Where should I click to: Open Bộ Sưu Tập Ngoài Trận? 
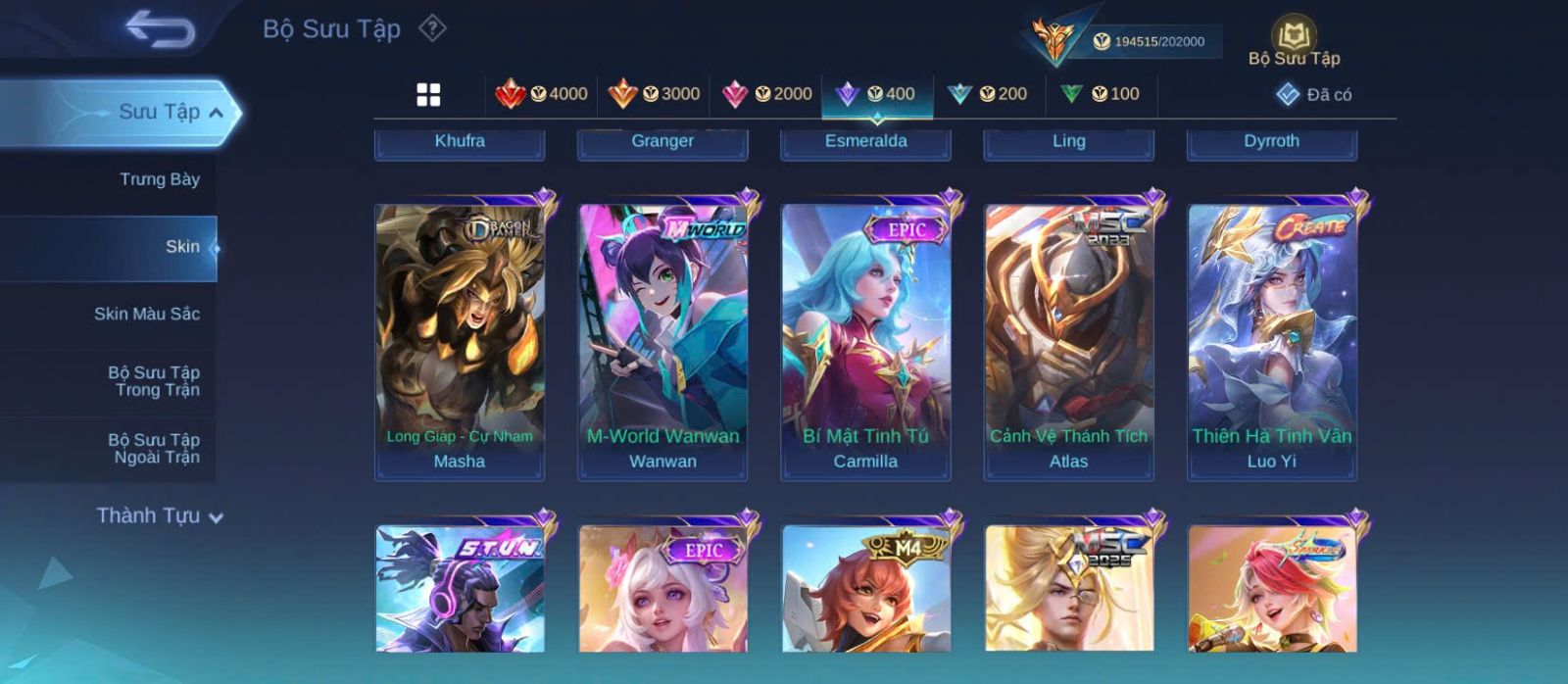153,449
